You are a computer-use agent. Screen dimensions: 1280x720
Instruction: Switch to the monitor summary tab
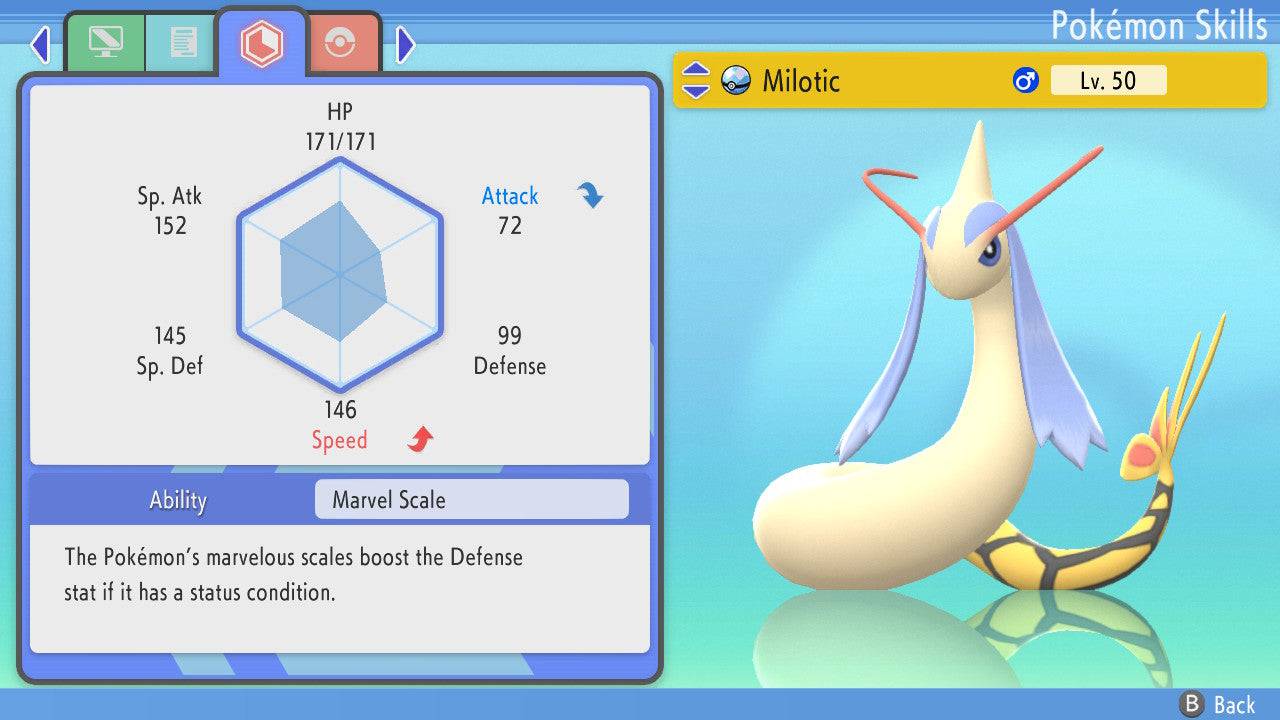104,43
